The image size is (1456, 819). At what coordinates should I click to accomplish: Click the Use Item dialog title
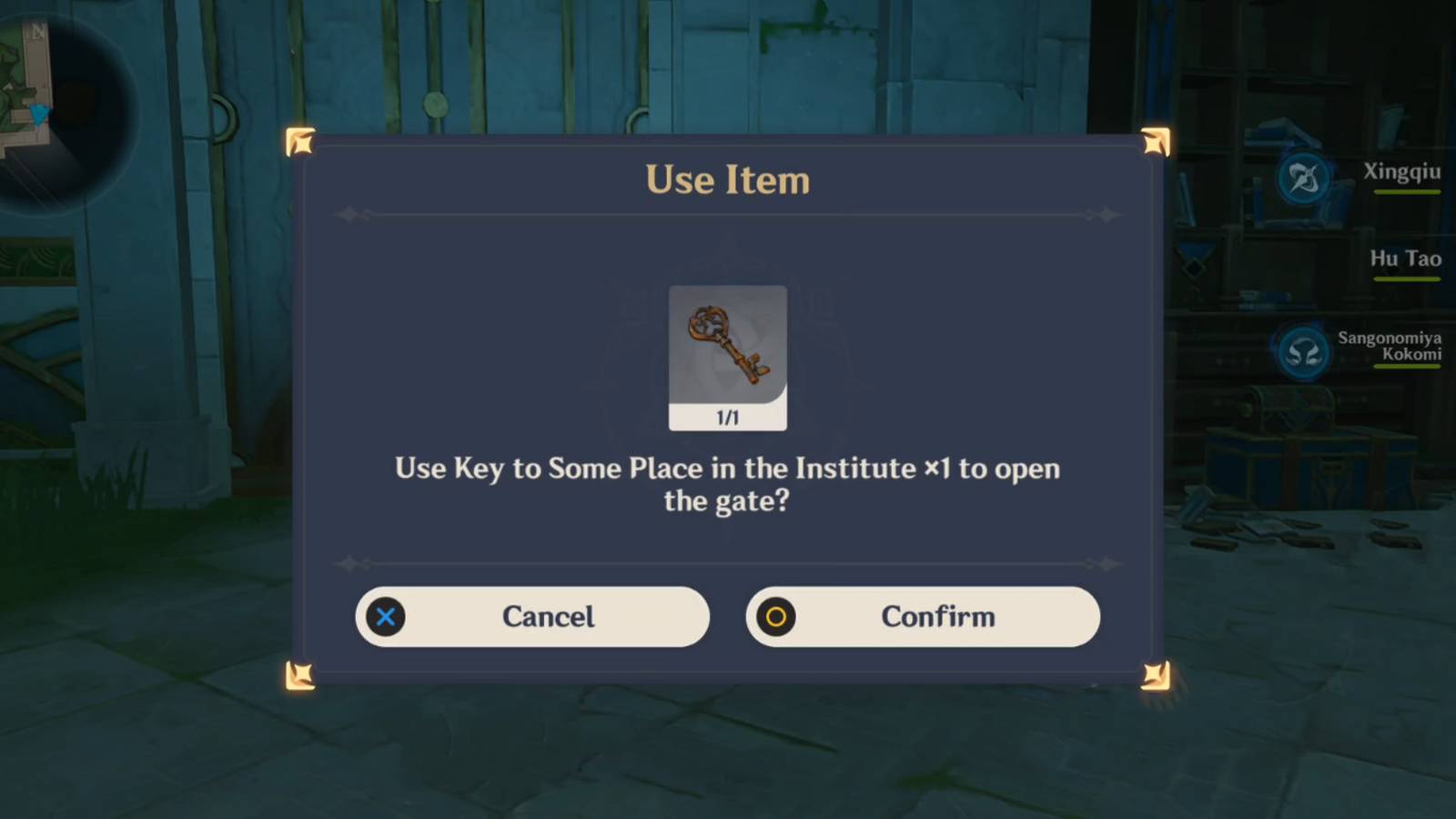click(x=727, y=179)
